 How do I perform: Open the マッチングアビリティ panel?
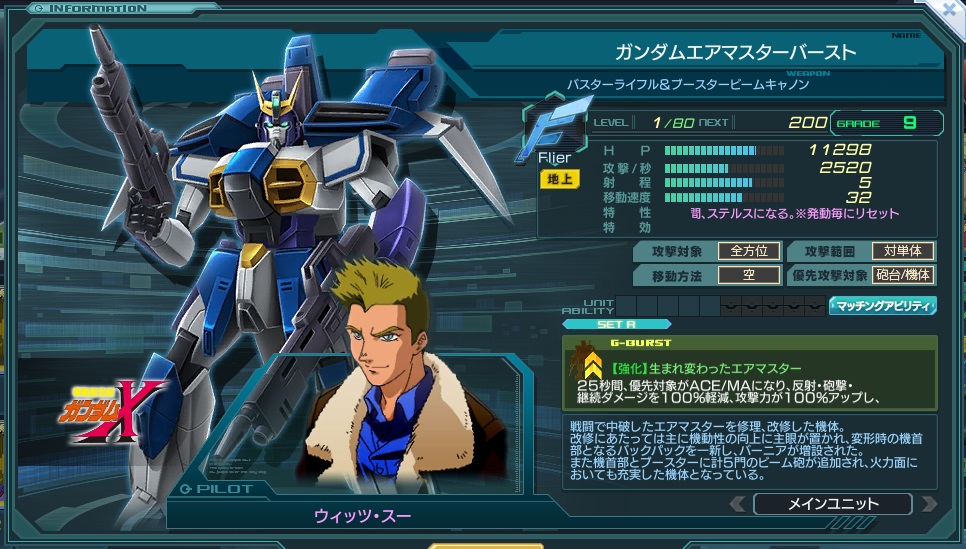click(883, 306)
